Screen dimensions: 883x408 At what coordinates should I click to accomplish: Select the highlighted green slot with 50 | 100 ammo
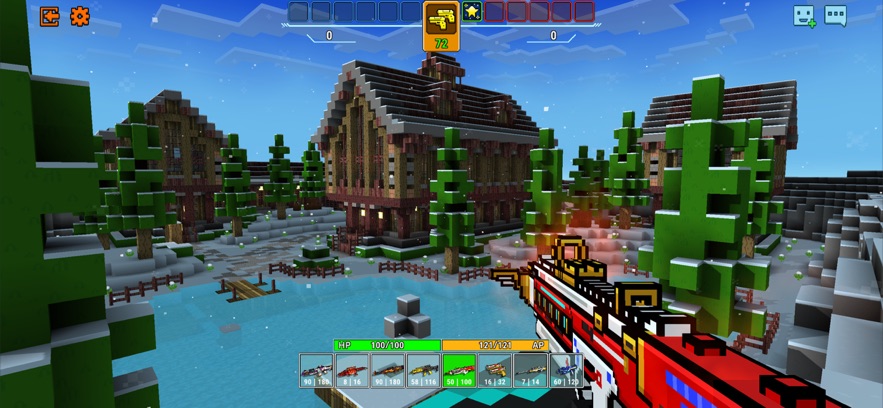tap(459, 369)
